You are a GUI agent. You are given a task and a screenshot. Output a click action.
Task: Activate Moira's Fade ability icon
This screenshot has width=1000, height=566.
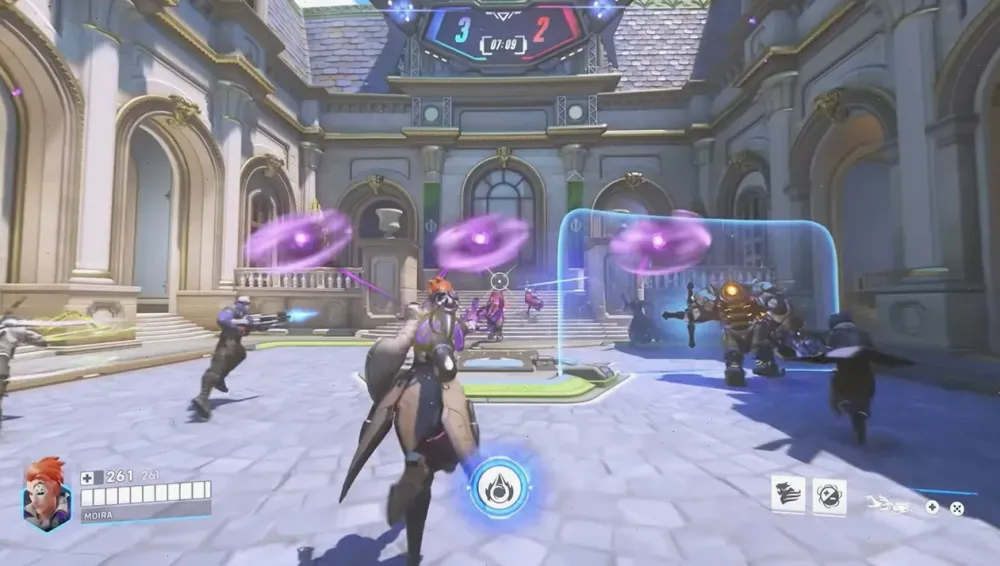click(x=788, y=494)
